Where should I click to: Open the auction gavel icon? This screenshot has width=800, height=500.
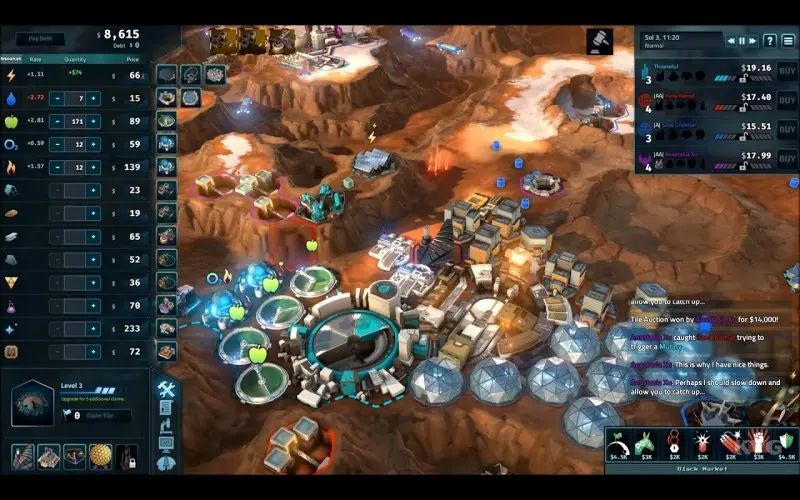(x=600, y=42)
